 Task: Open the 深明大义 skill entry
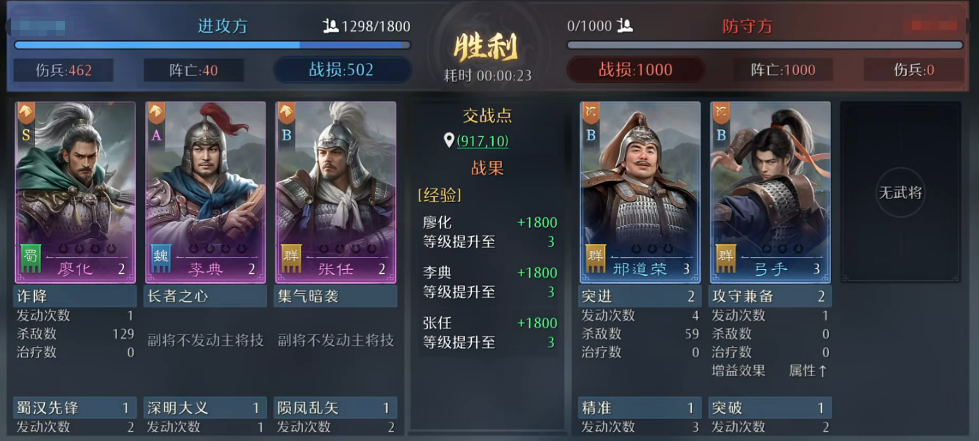click(x=205, y=408)
